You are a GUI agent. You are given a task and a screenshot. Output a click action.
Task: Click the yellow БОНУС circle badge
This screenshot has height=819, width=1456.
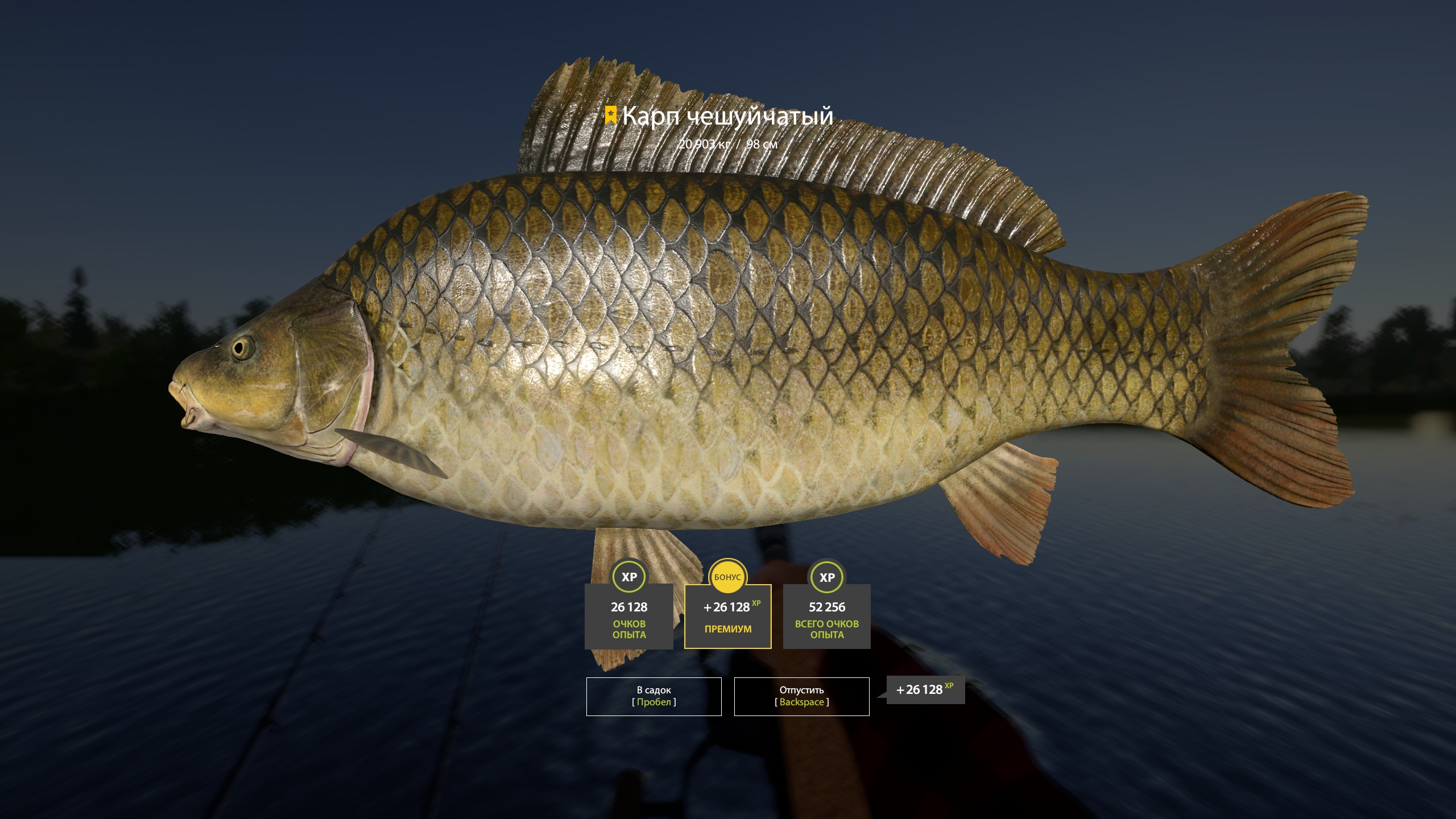[729, 576]
